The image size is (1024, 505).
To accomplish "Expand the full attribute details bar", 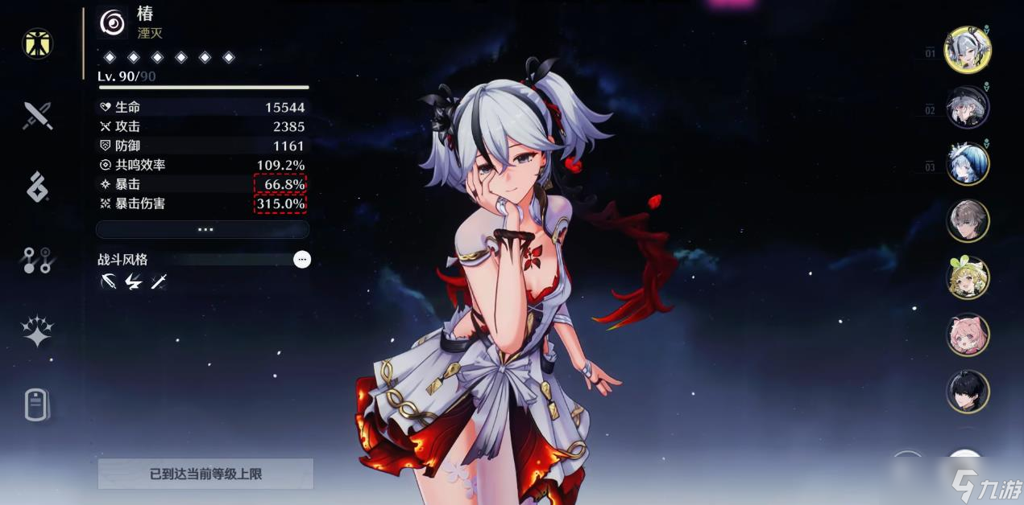I will (x=203, y=229).
